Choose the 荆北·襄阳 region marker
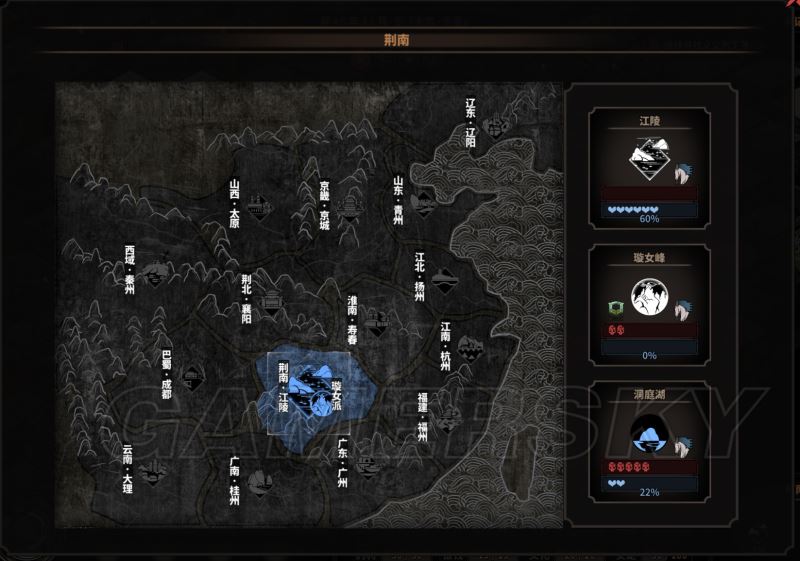The image size is (800, 561). point(271,301)
